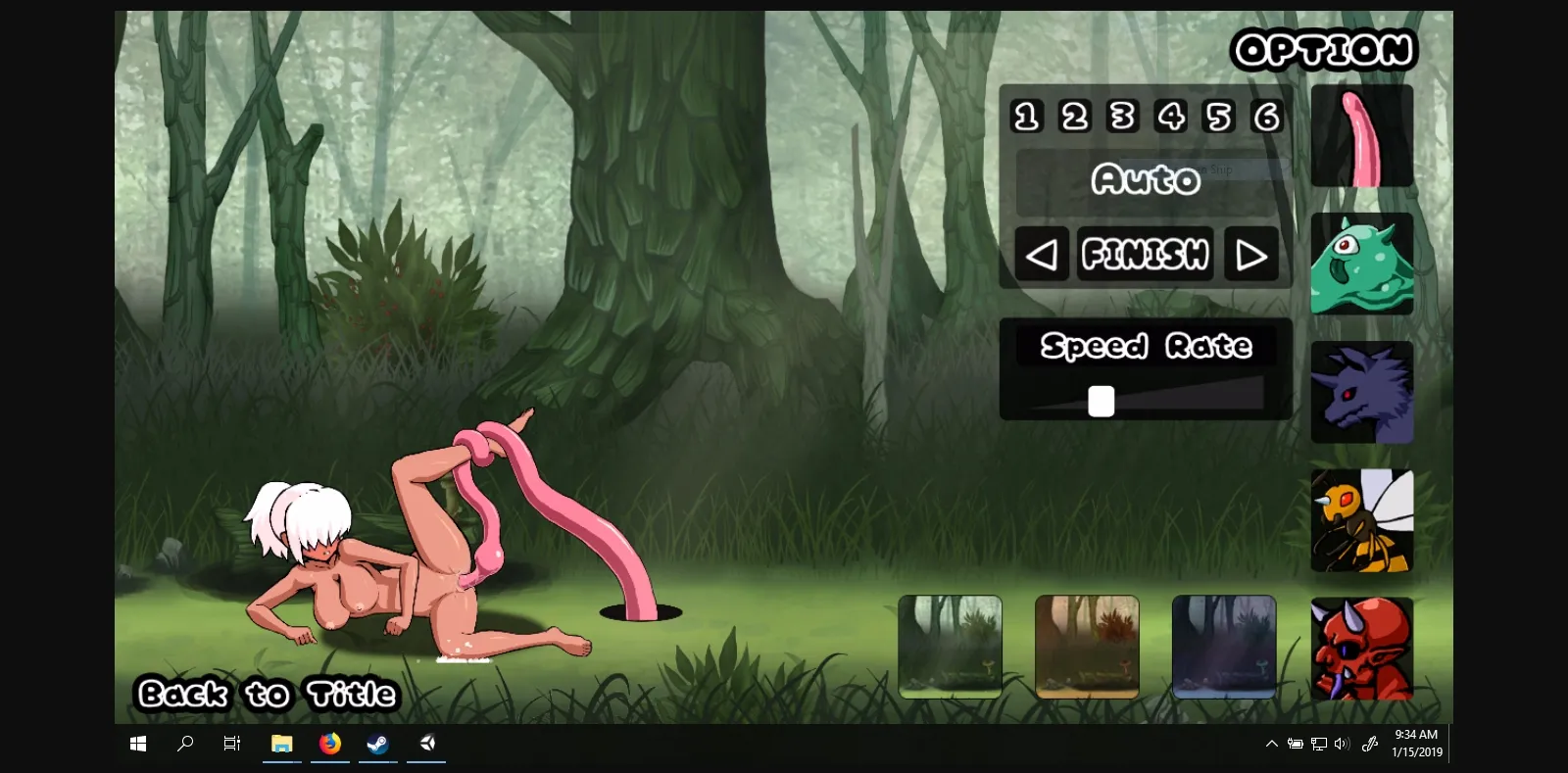Select scene number 6
Viewport: 1568px width, 773px height.
click(x=1266, y=116)
